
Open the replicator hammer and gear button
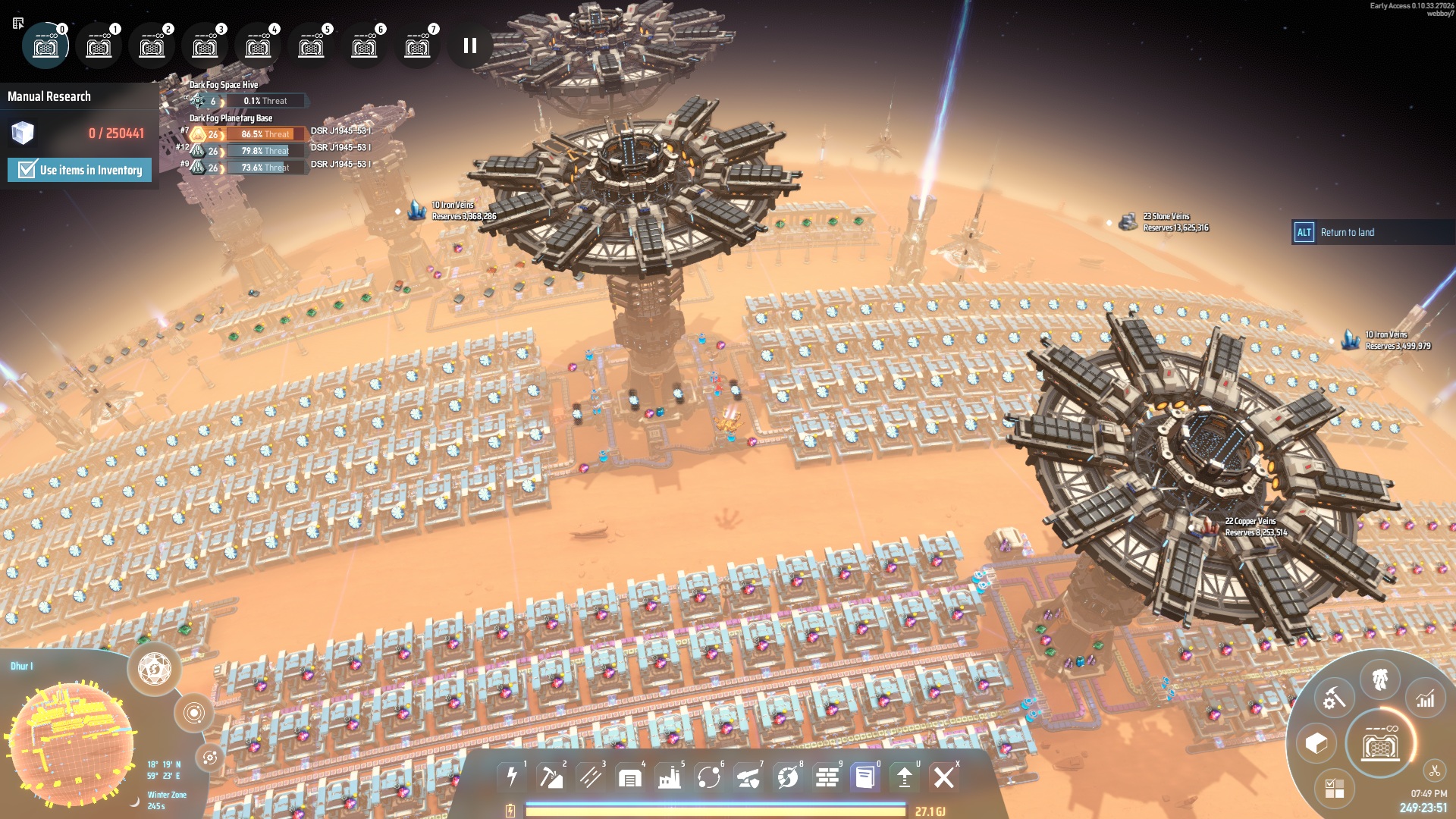coord(1334,699)
